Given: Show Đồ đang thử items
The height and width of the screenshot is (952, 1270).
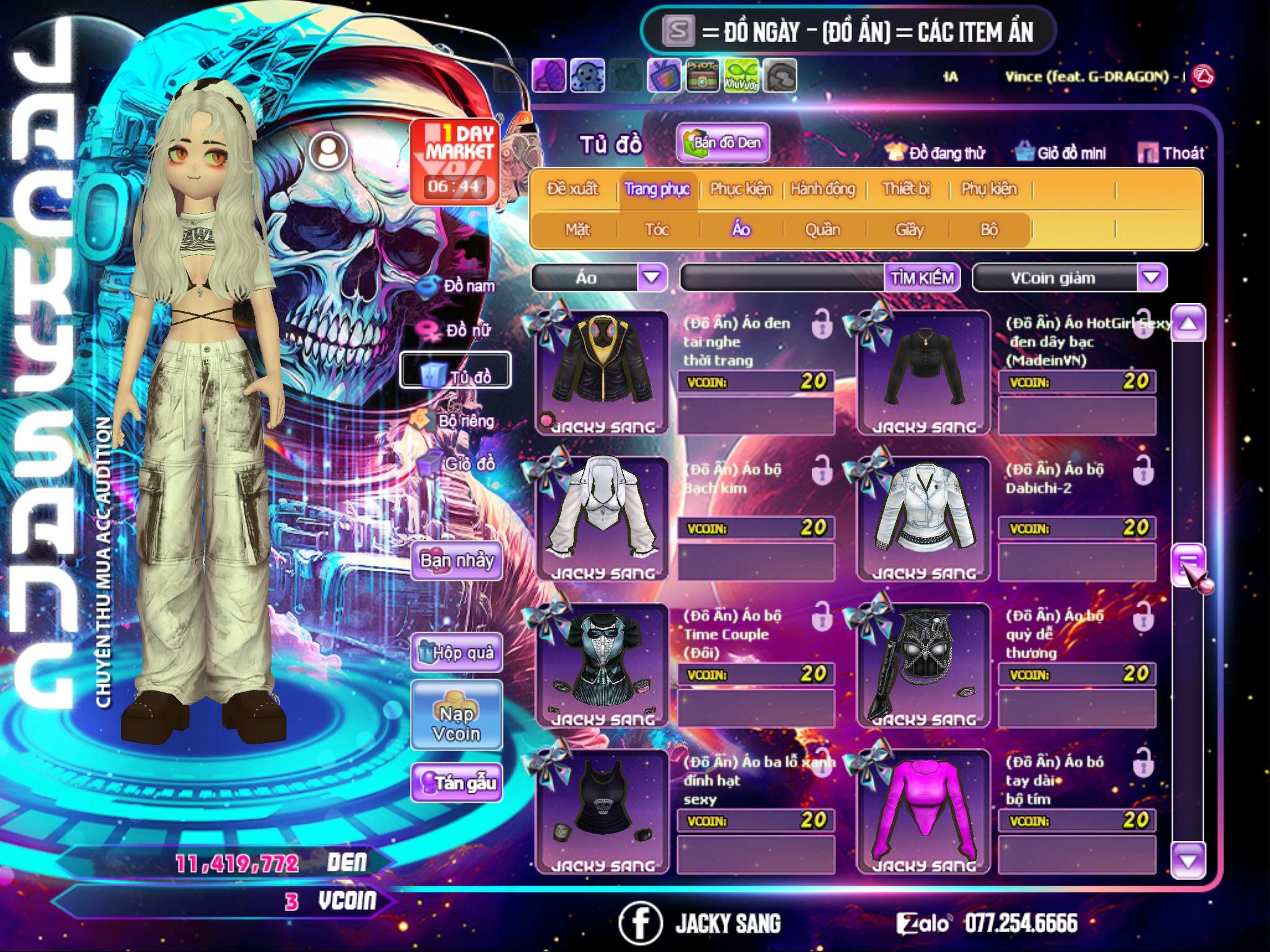Looking at the screenshot, I should (x=936, y=153).
